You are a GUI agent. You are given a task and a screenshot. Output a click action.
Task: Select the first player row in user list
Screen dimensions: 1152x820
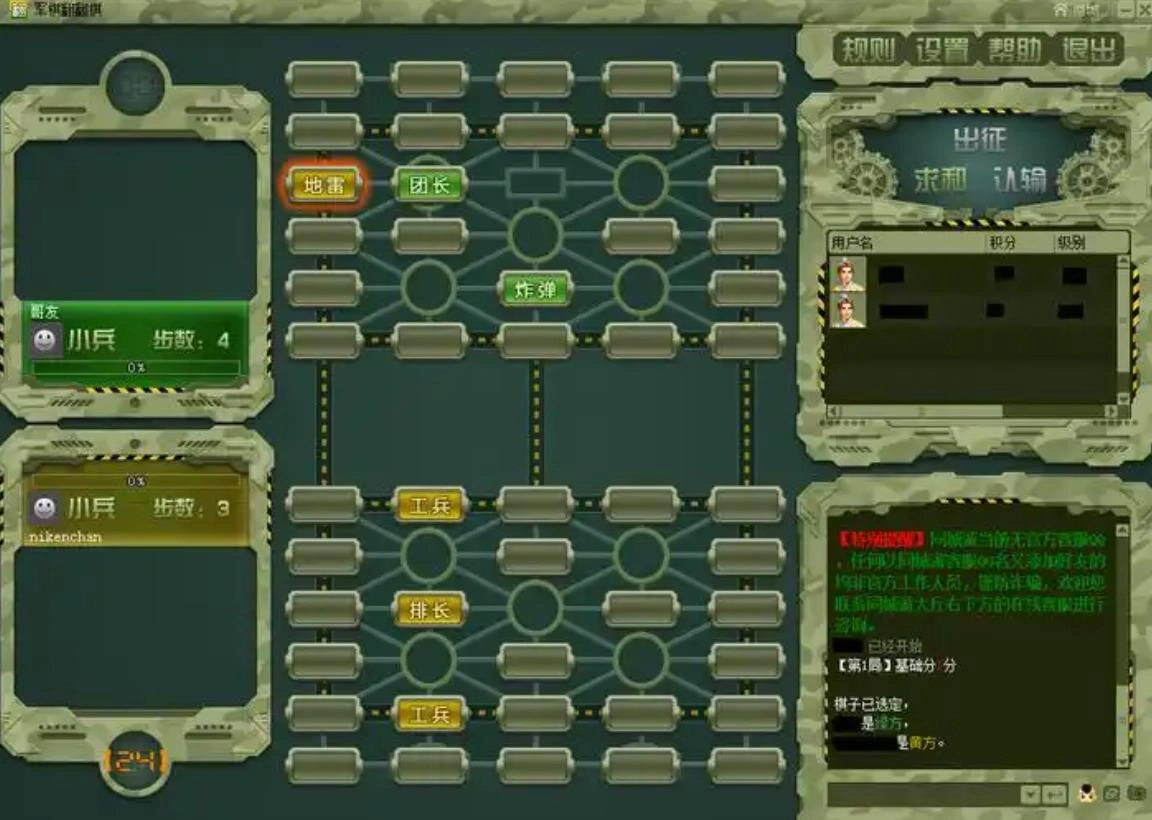[x=970, y=275]
